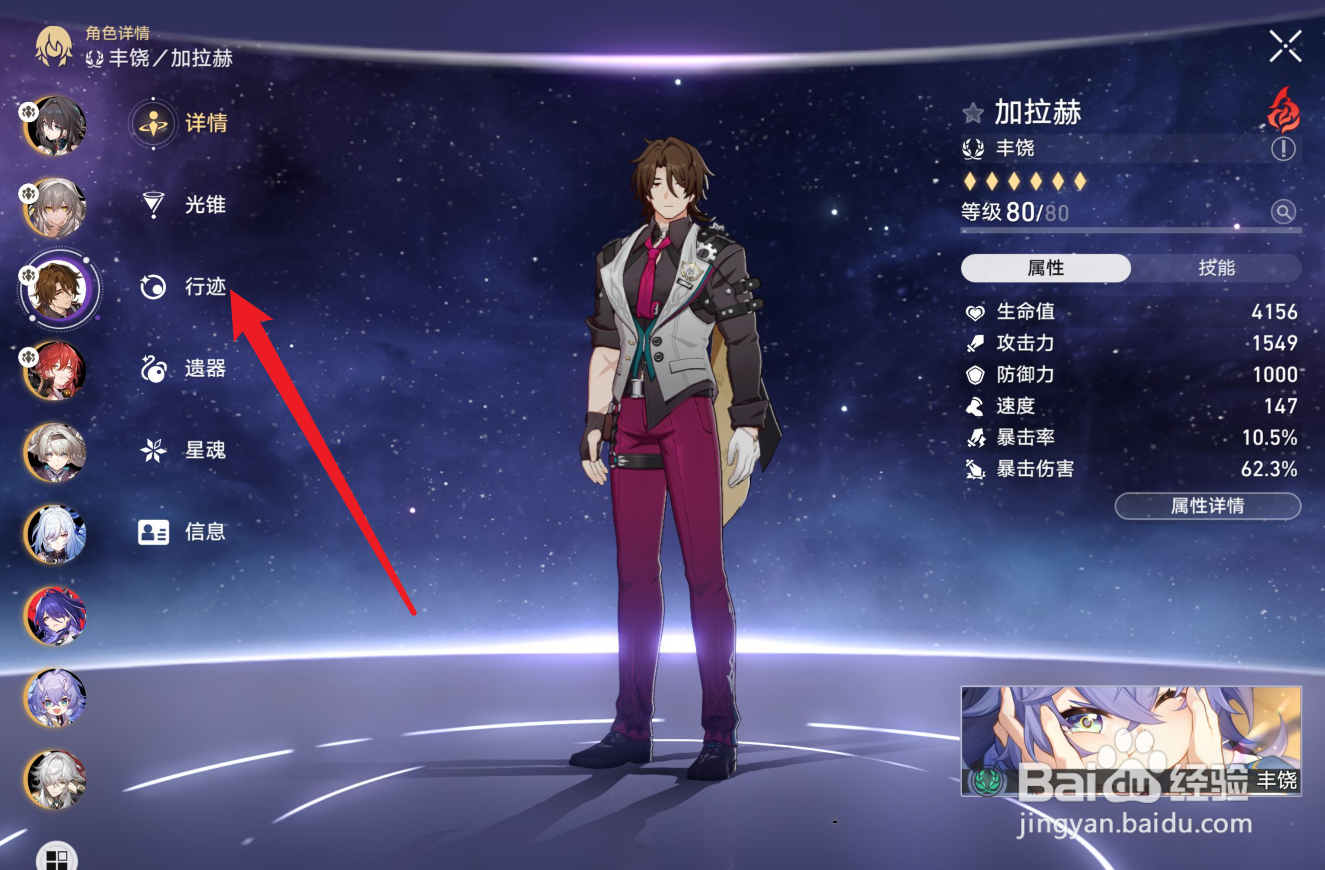Image resolution: width=1325 pixels, height=870 pixels.
Task: Open 属性详情 detailed attributes
Action: (x=1207, y=506)
